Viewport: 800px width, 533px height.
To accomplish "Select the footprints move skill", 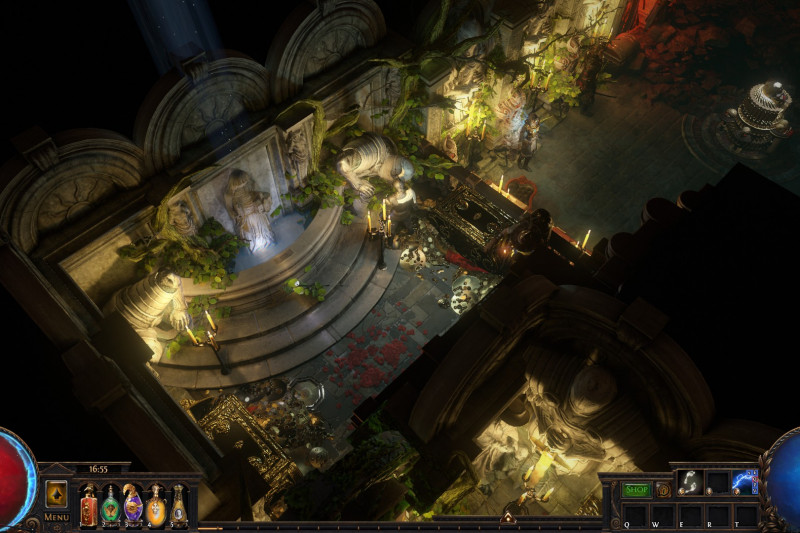I will pos(689,482).
